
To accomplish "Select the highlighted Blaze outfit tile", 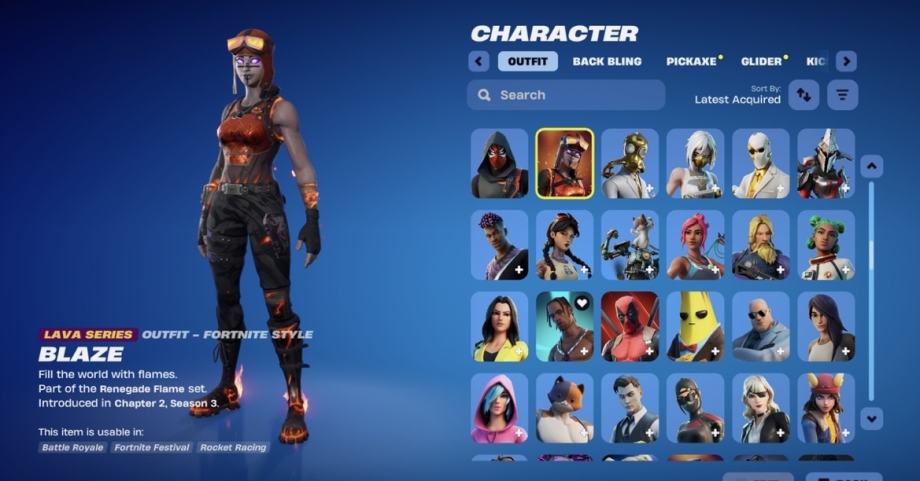I will click(564, 163).
